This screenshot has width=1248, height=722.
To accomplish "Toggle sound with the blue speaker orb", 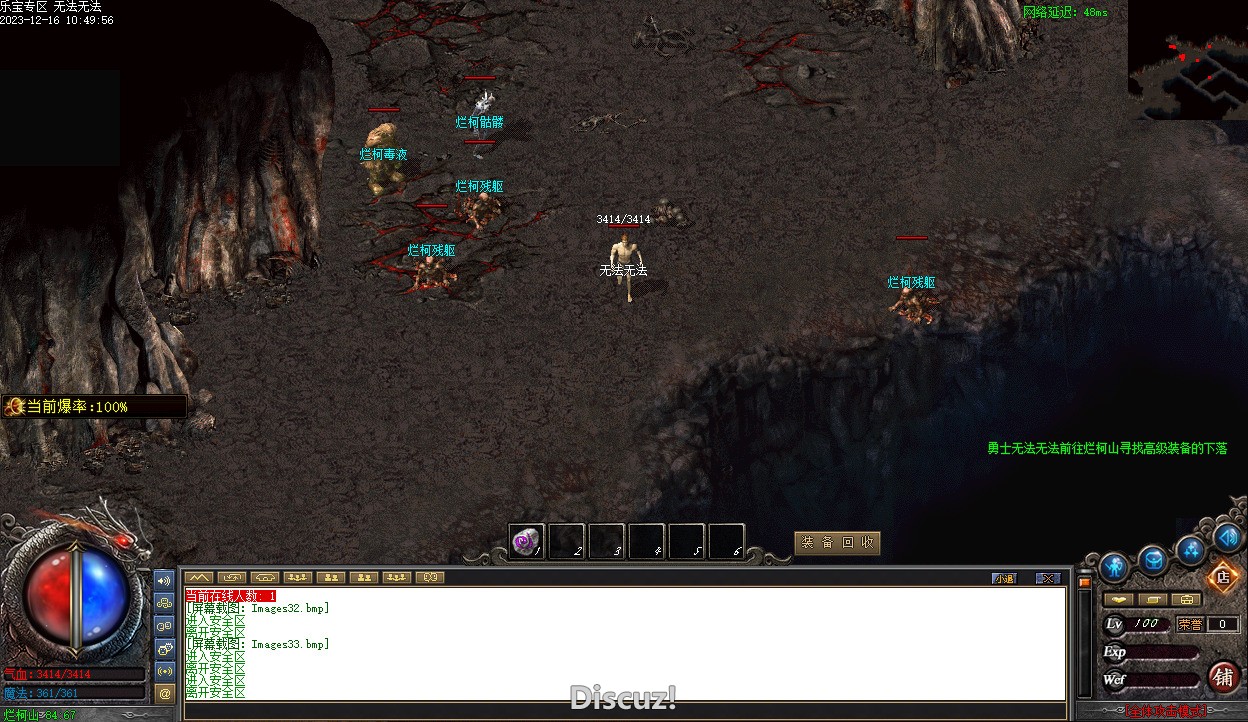I will pyautogui.click(x=1228, y=538).
